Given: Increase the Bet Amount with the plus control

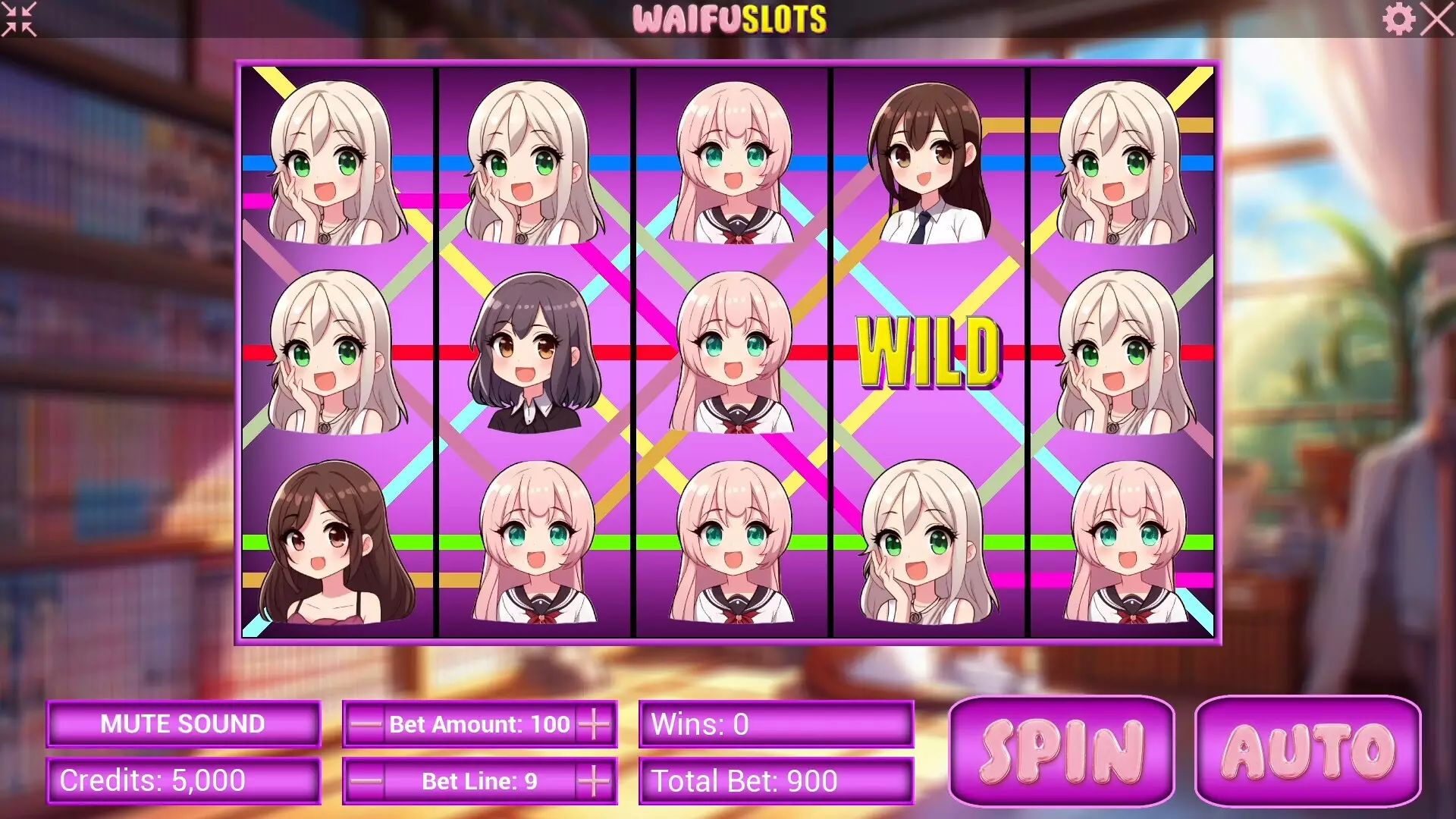Looking at the screenshot, I should pos(594,724).
